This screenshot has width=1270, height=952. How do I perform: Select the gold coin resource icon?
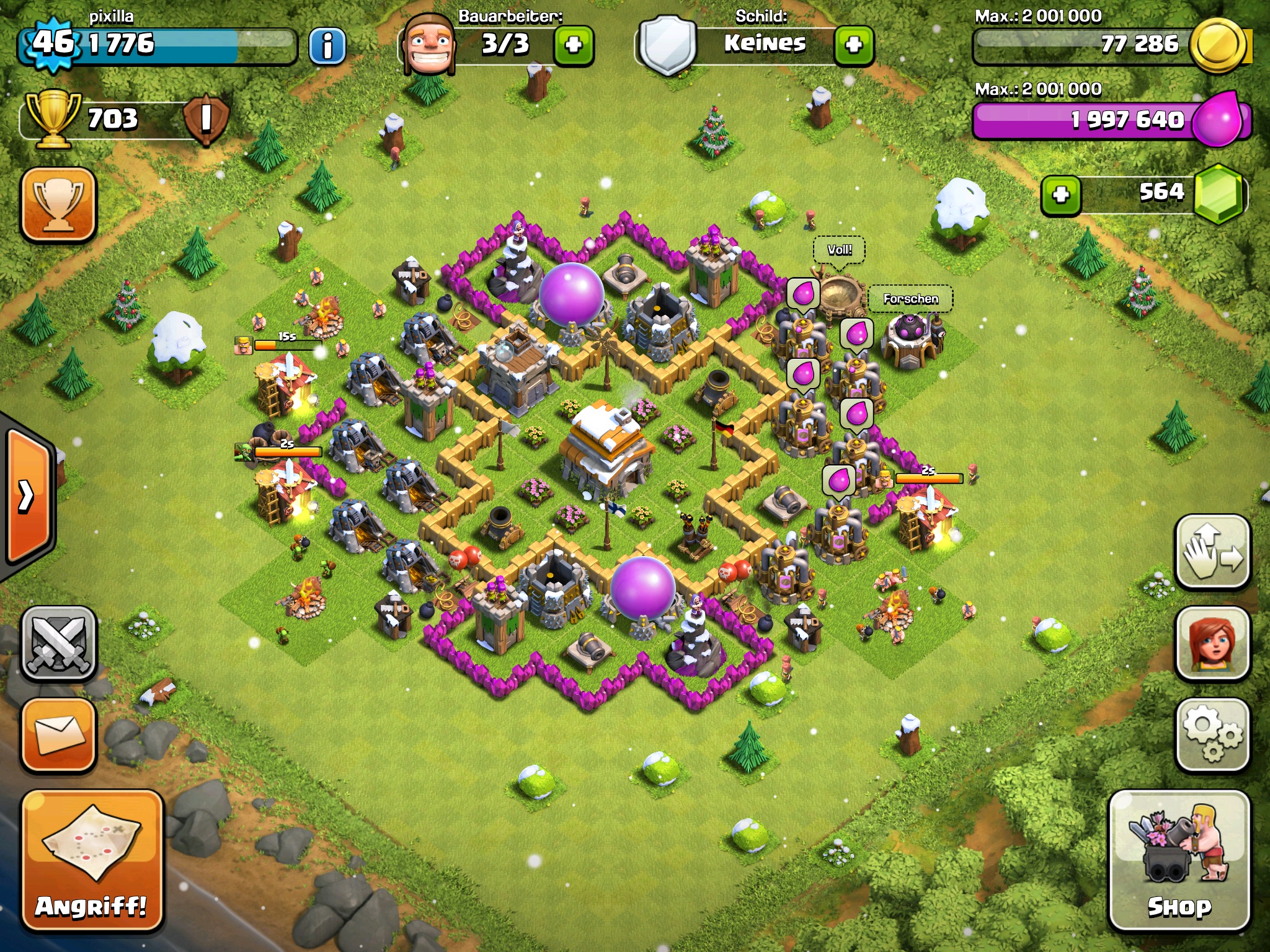point(1219,45)
